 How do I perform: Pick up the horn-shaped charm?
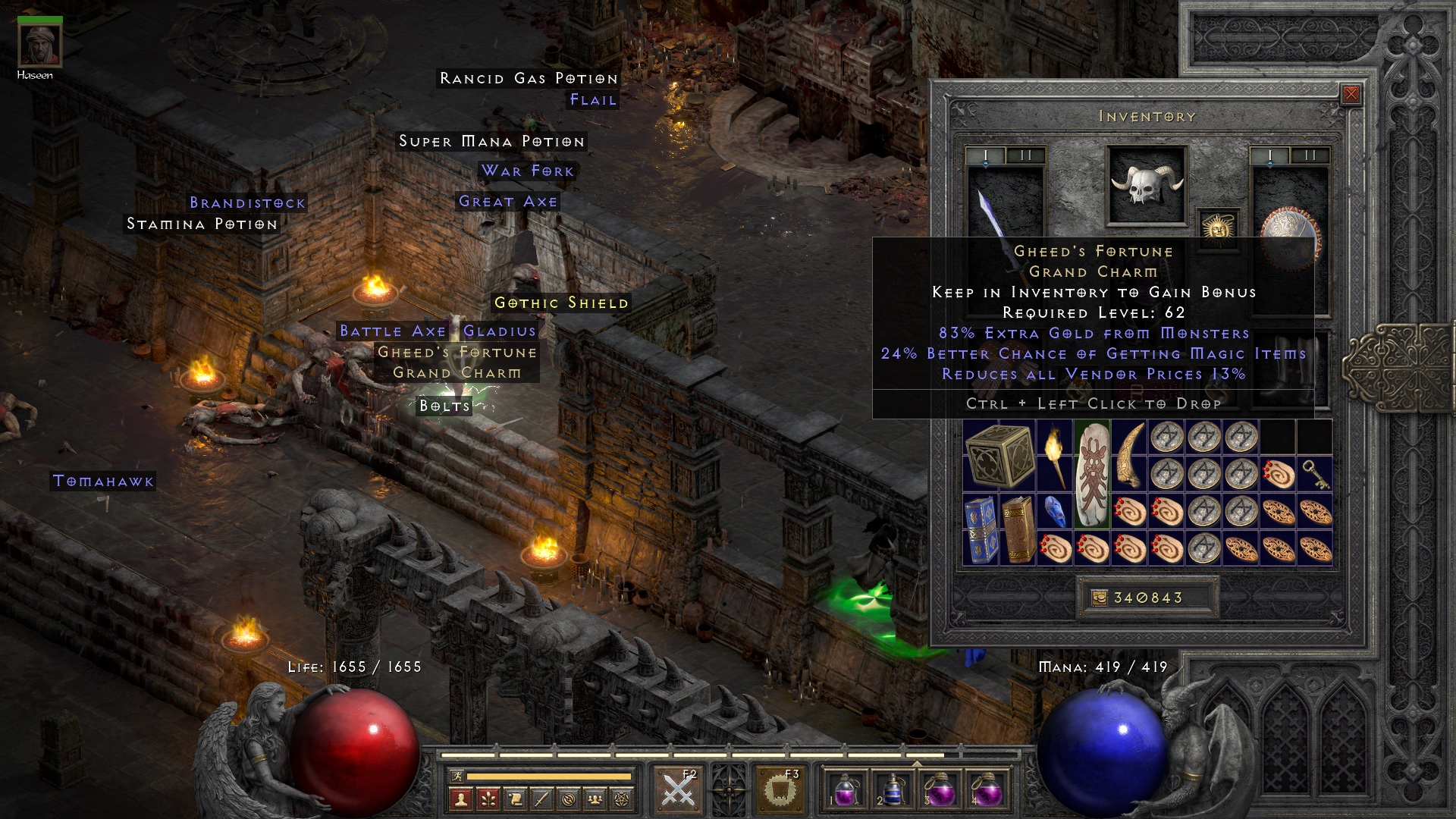tap(1128, 456)
